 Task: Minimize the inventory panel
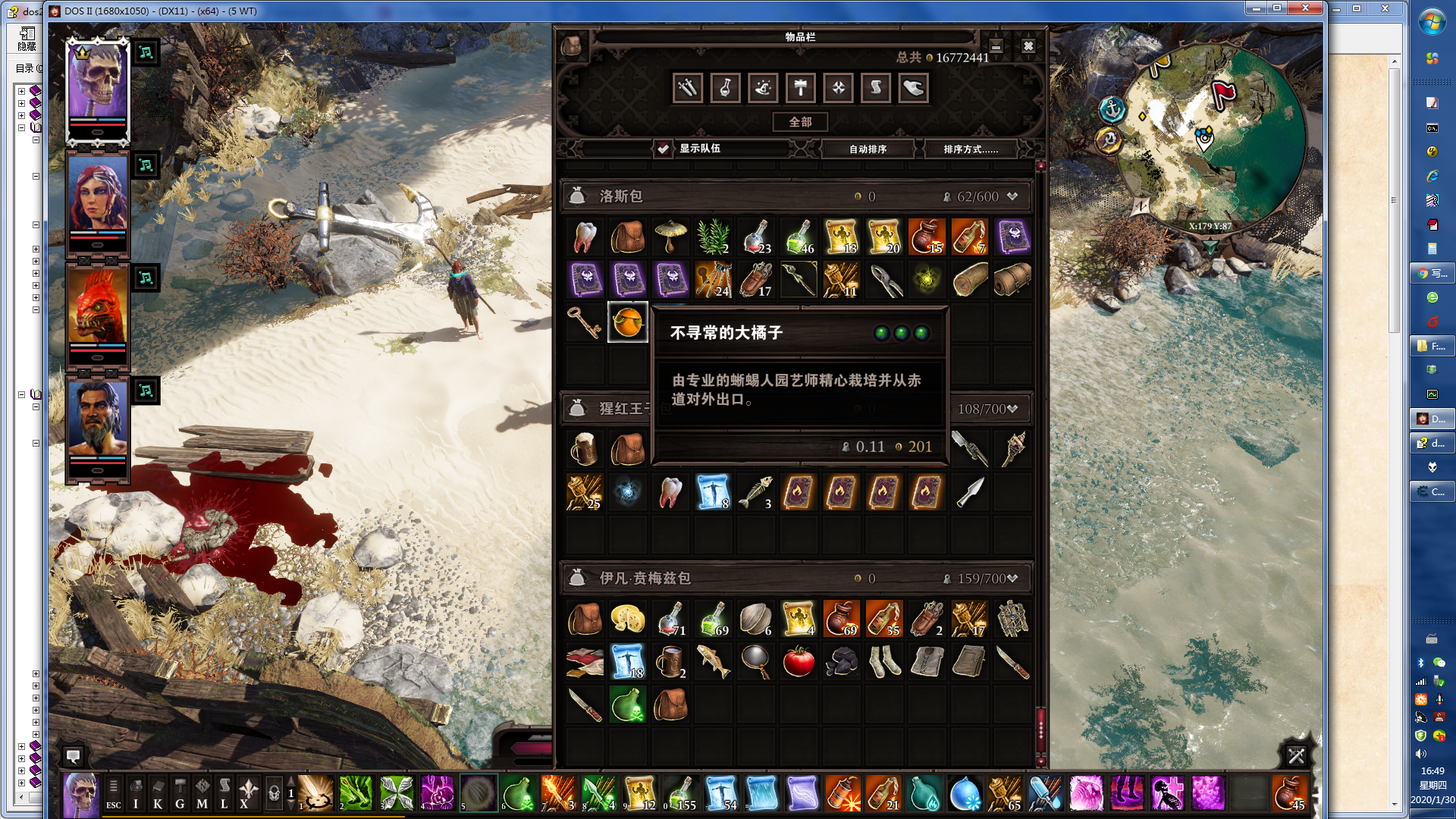coord(996,46)
